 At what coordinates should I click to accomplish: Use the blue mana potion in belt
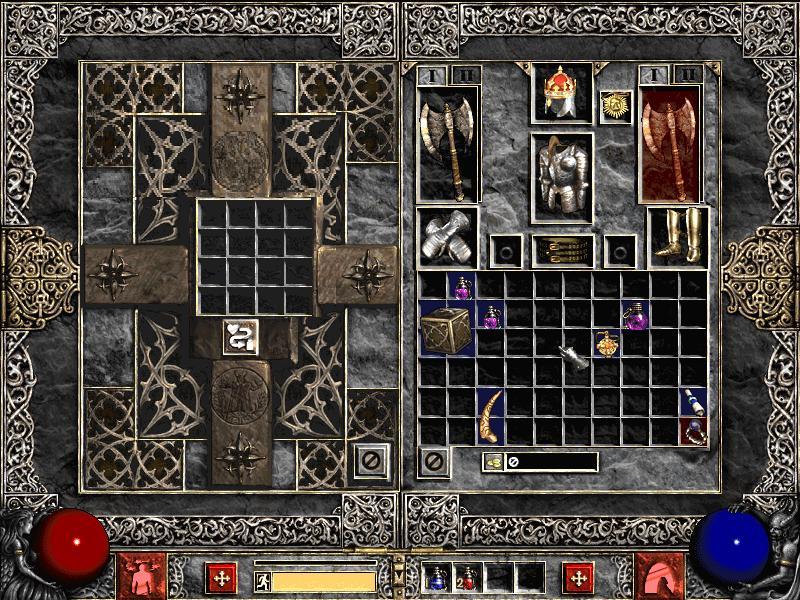click(x=436, y=577)
